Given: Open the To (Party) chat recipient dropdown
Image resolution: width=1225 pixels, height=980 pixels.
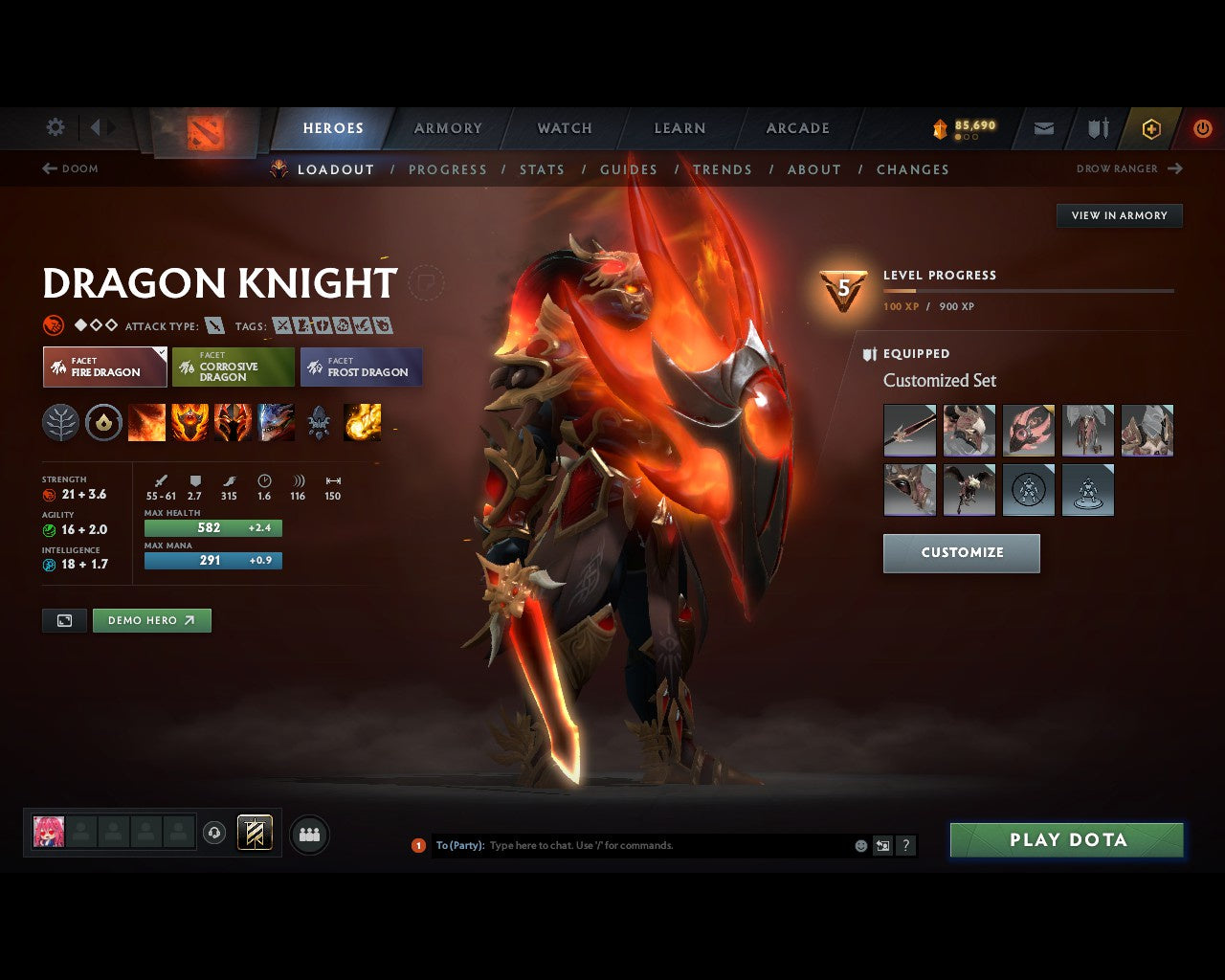Looking at the screenshot, I should click(461, 845).
